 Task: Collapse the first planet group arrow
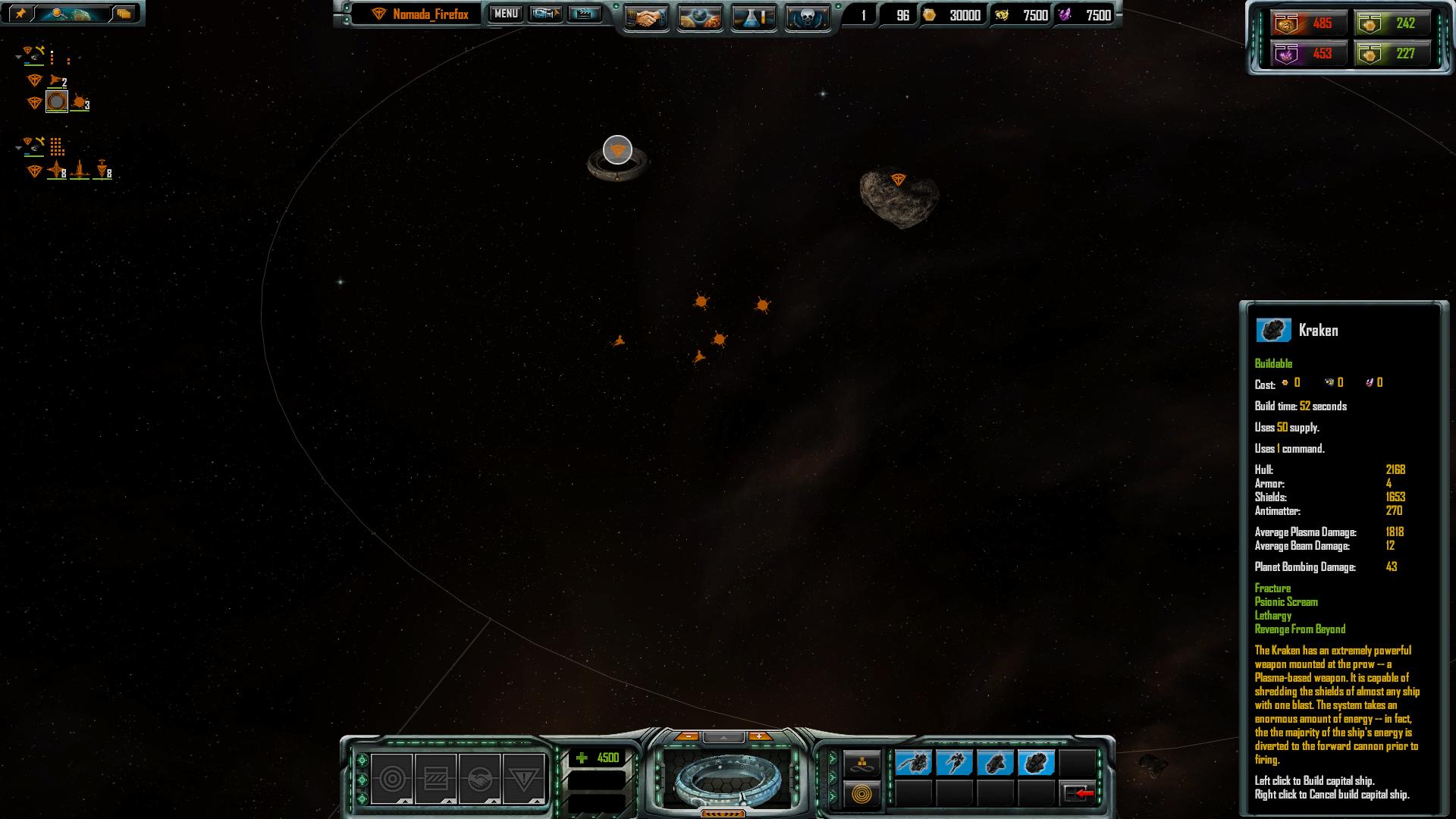(18, 57)
